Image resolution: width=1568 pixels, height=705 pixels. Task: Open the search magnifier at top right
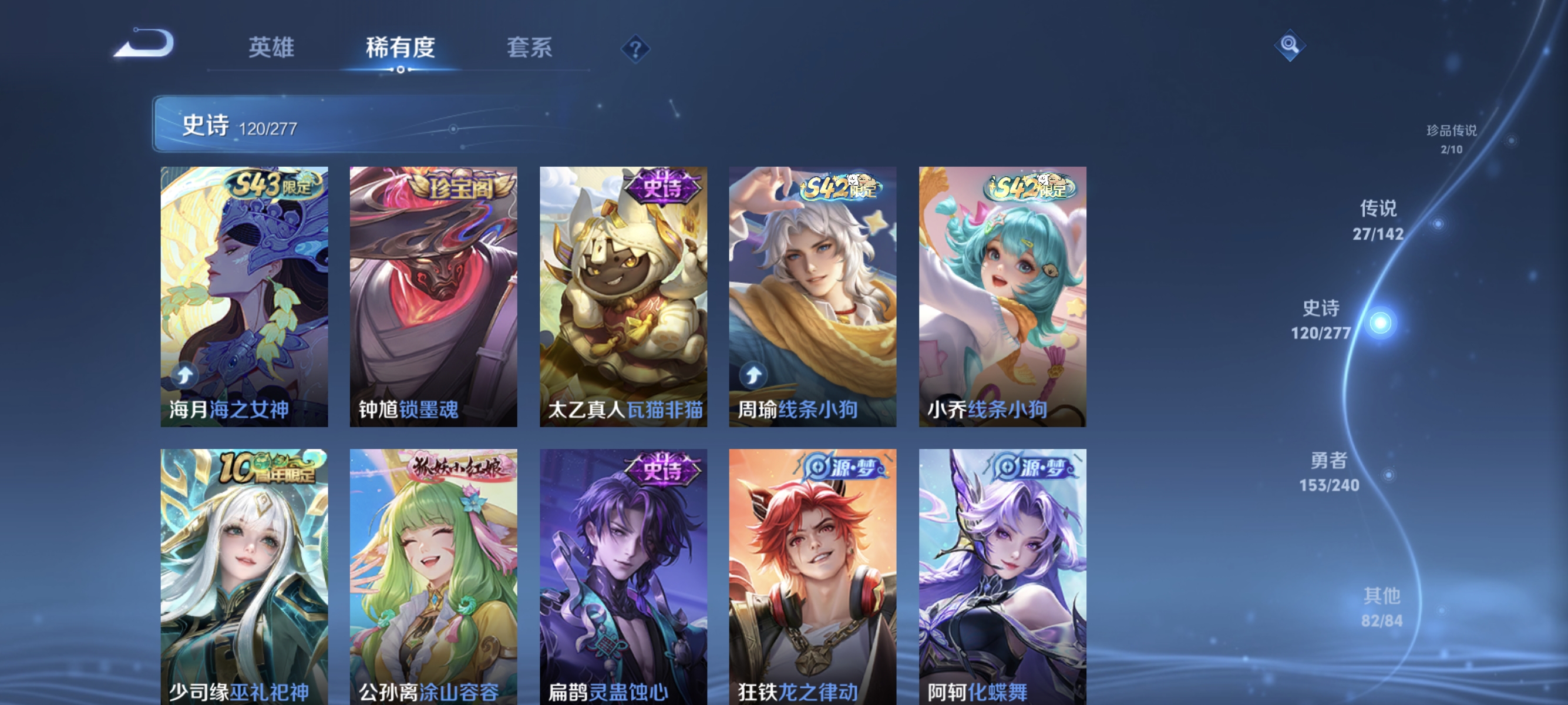[1289, 45]
